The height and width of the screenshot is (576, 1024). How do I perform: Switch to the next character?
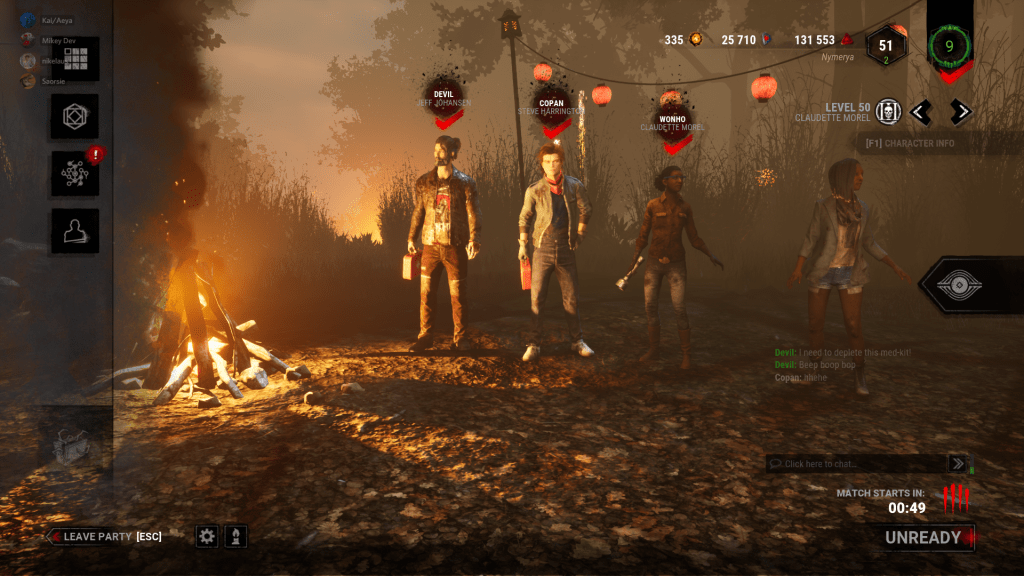pos(960,112)
